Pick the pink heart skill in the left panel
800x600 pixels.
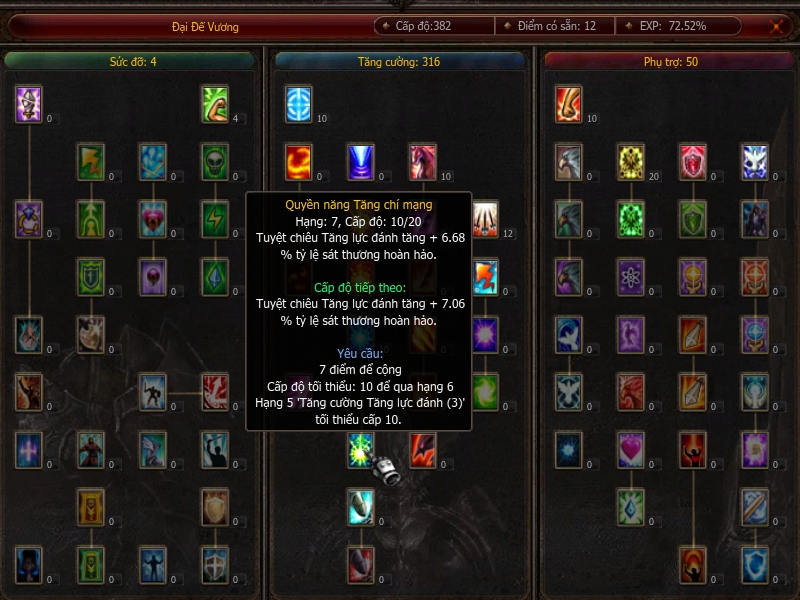click(x=153, y=217)
